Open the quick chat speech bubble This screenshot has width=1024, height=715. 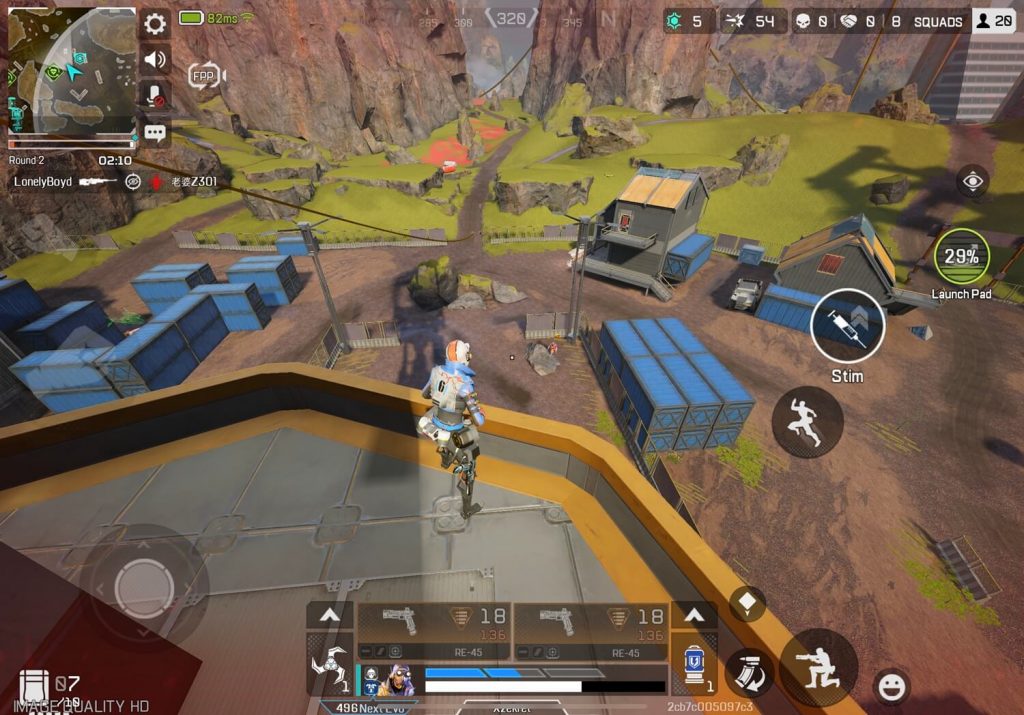tap(155, 132)
